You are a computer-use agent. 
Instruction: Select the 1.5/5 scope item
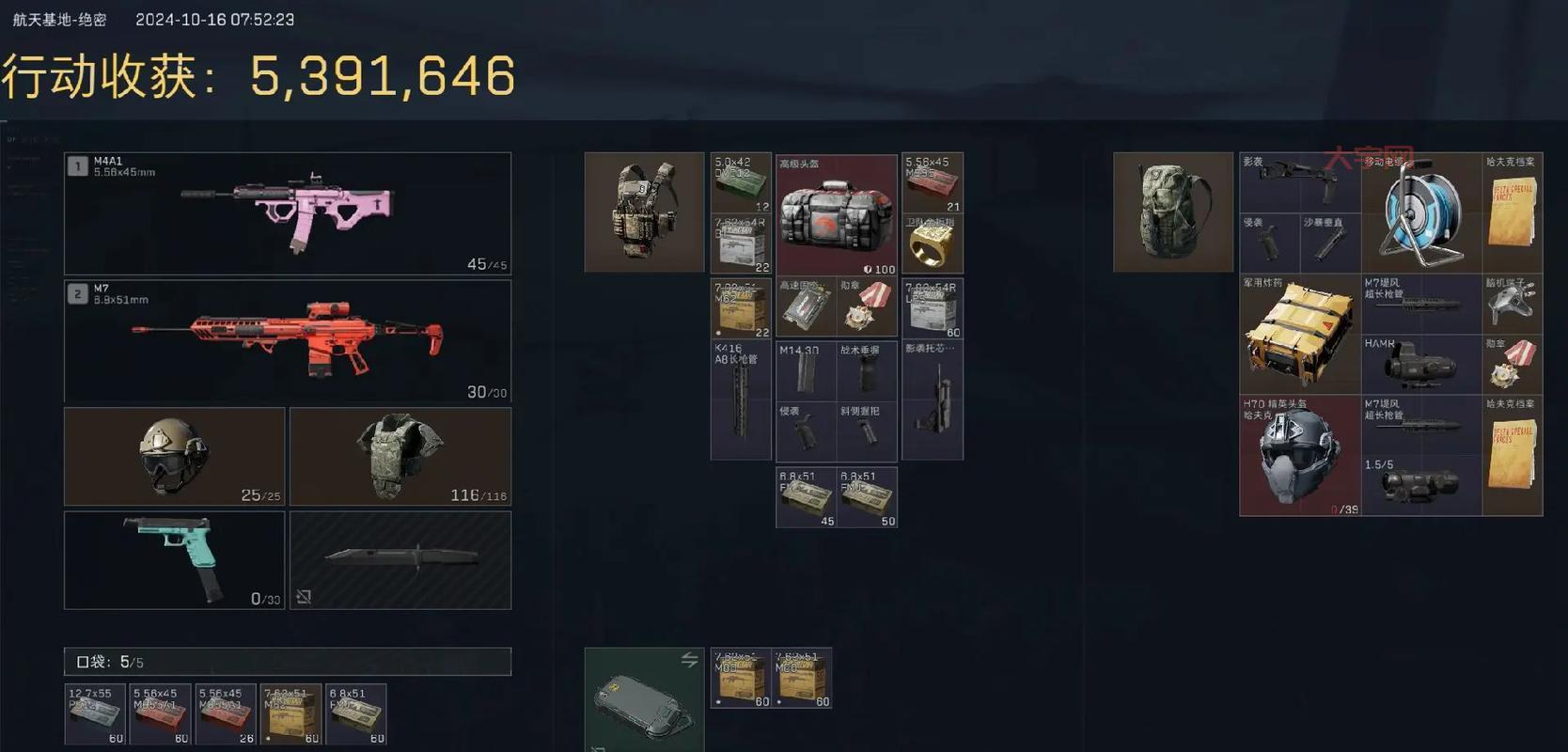coord(1420,485)
